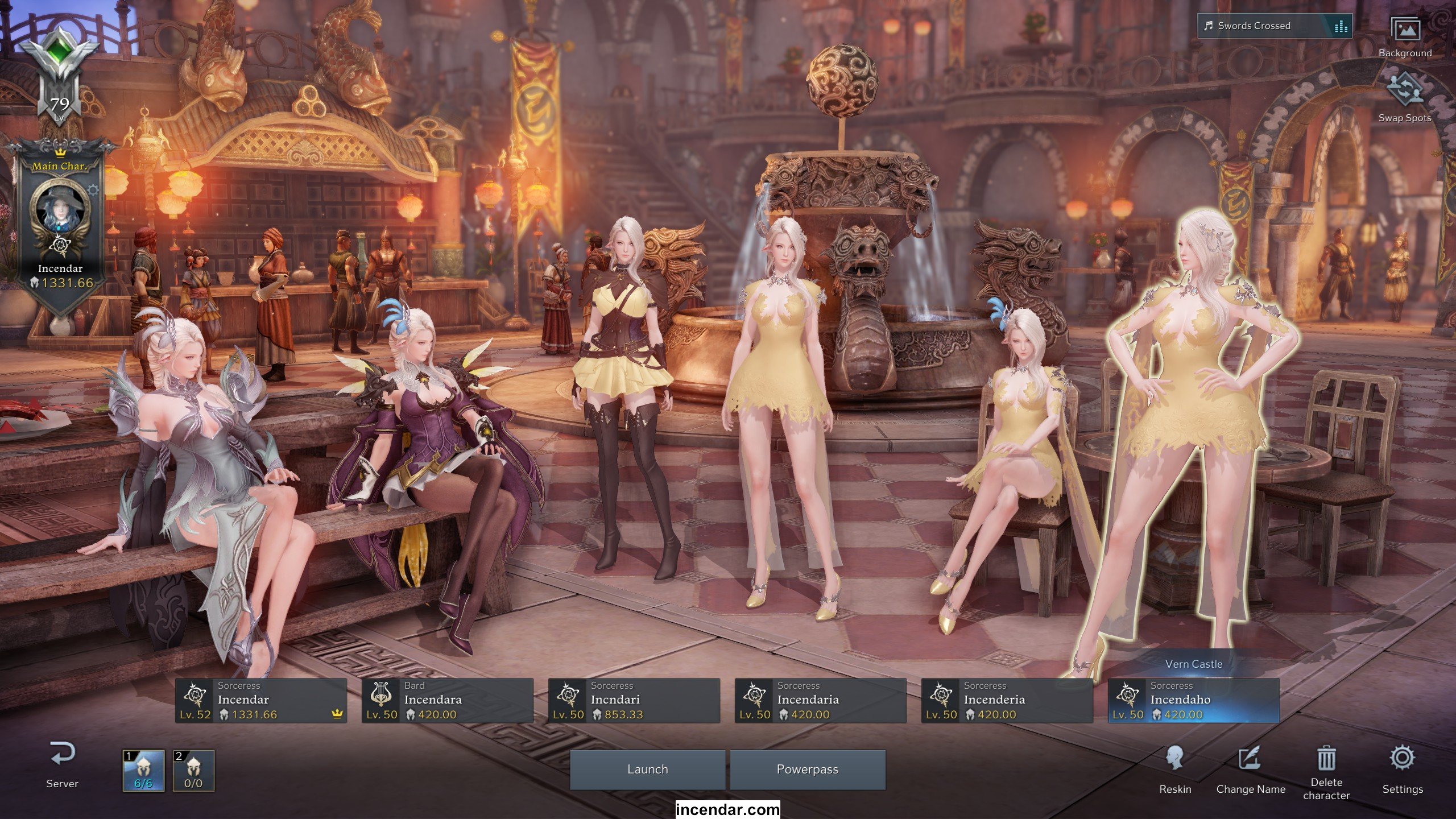Delete the selected character
The height and width of the screenshot is (819, 1456).
coord(1326,770)
